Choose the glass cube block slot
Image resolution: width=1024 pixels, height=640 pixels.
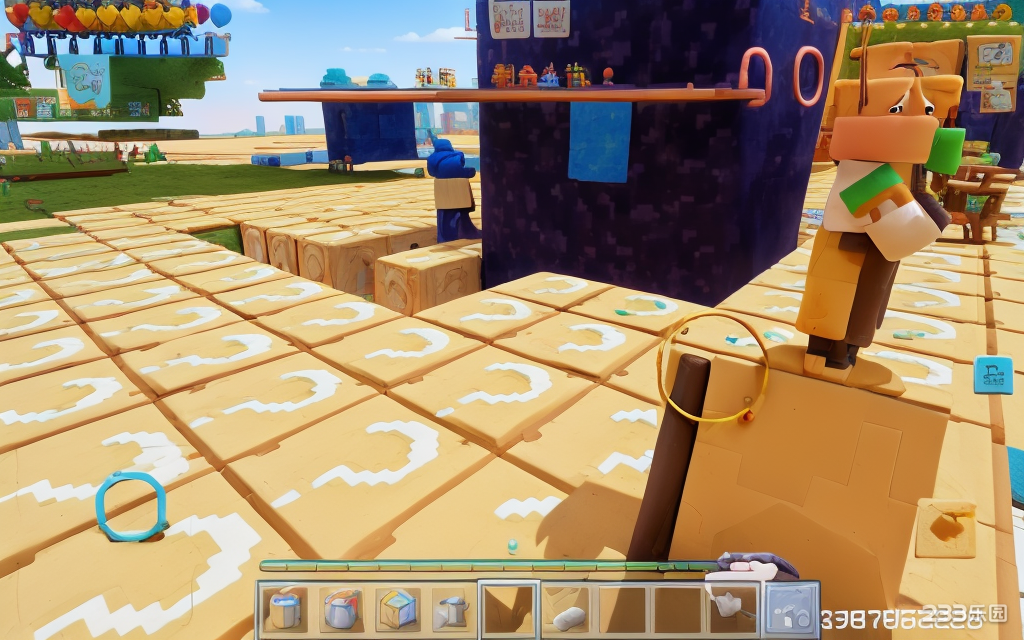click(397, 609)
